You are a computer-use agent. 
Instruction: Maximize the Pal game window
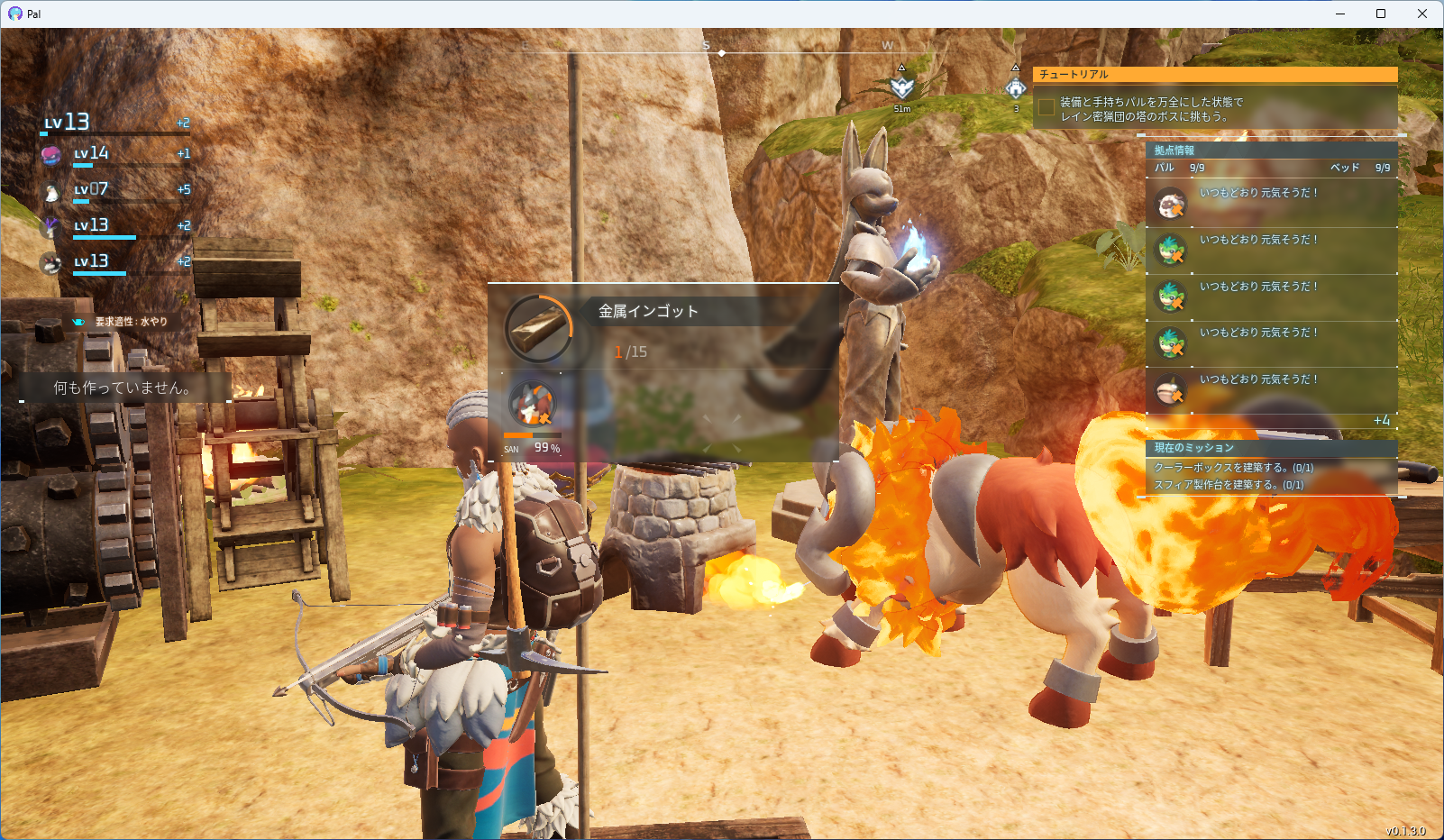pos(1381,14)
